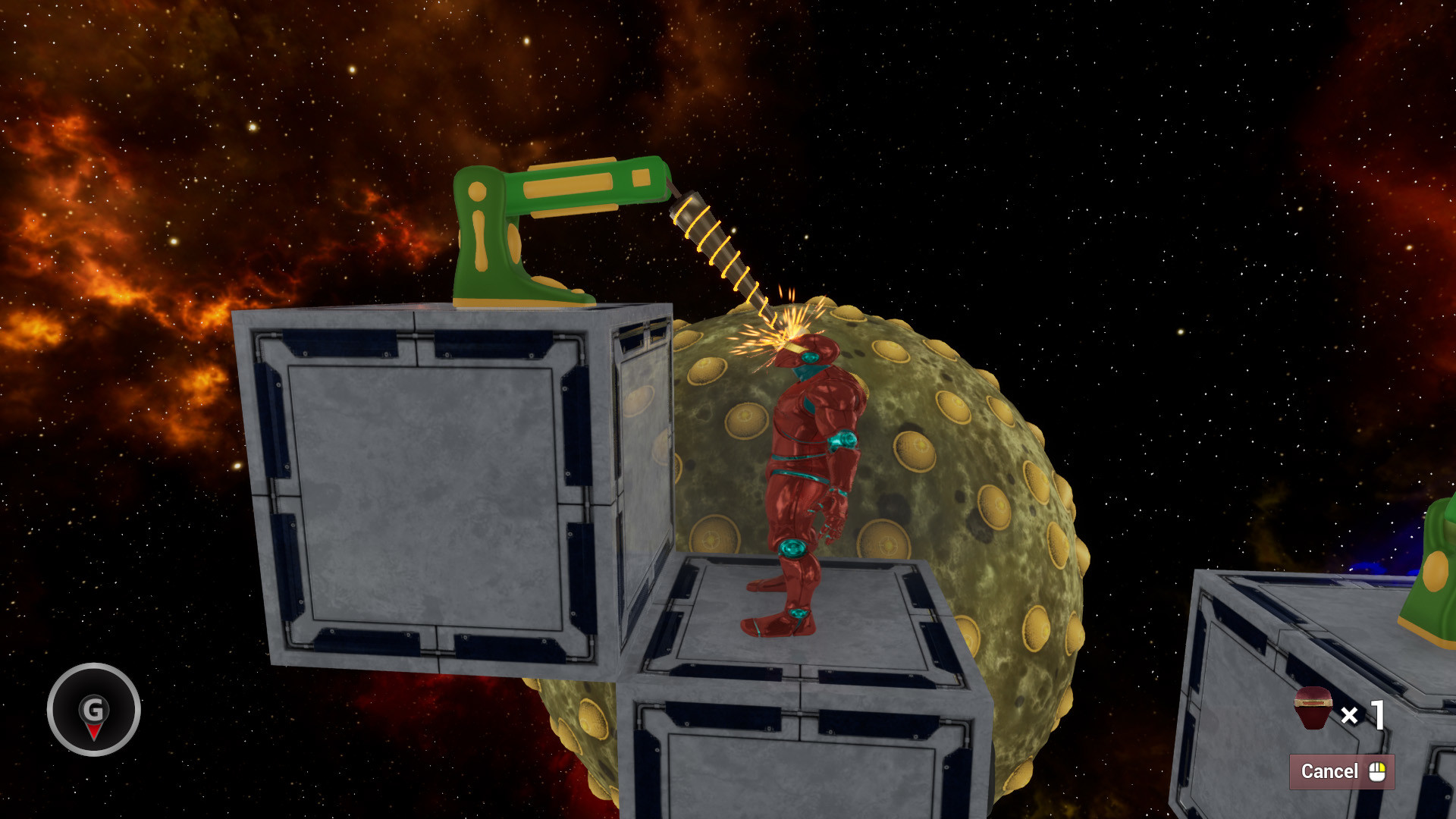Click the Cancel button
Screen dimensions: 1456x819
coord(1331,772)
